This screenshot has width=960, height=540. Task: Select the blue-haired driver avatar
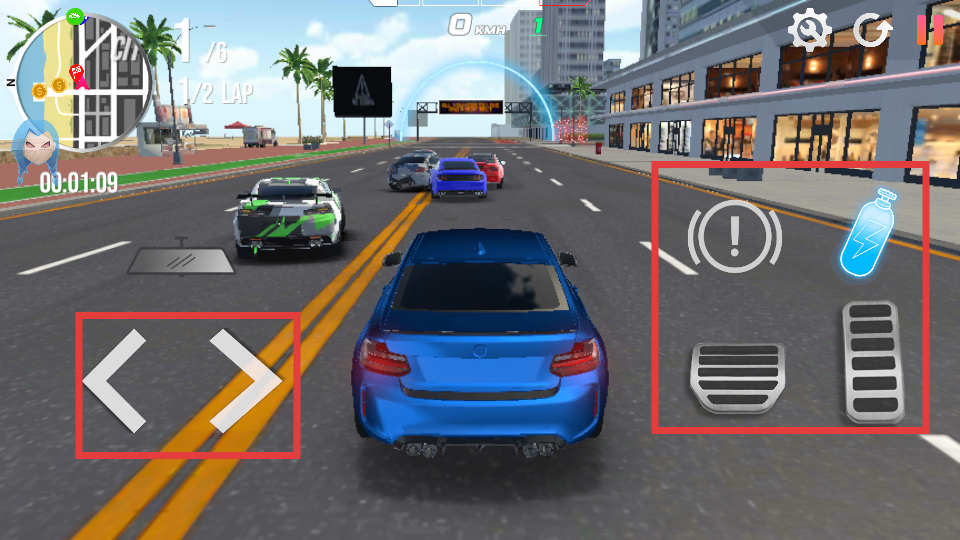[x=36, y=147]
